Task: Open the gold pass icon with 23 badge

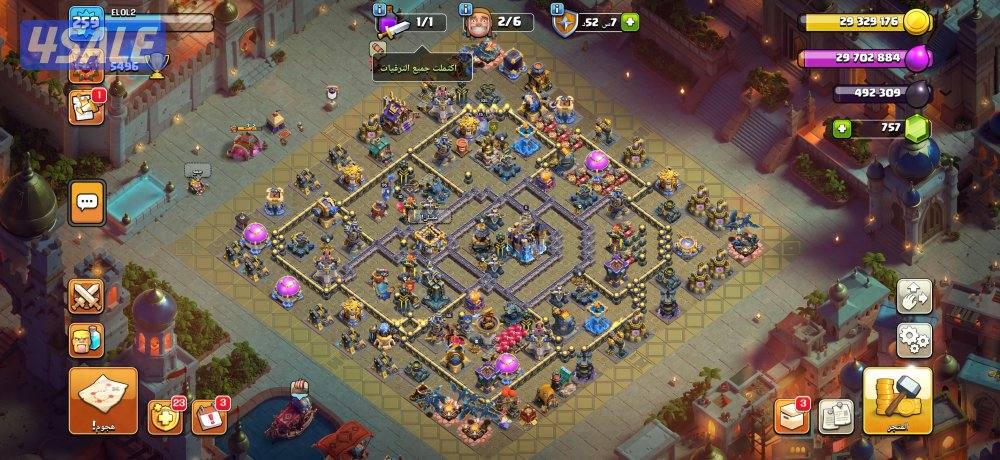Action: tap(164, 416)
